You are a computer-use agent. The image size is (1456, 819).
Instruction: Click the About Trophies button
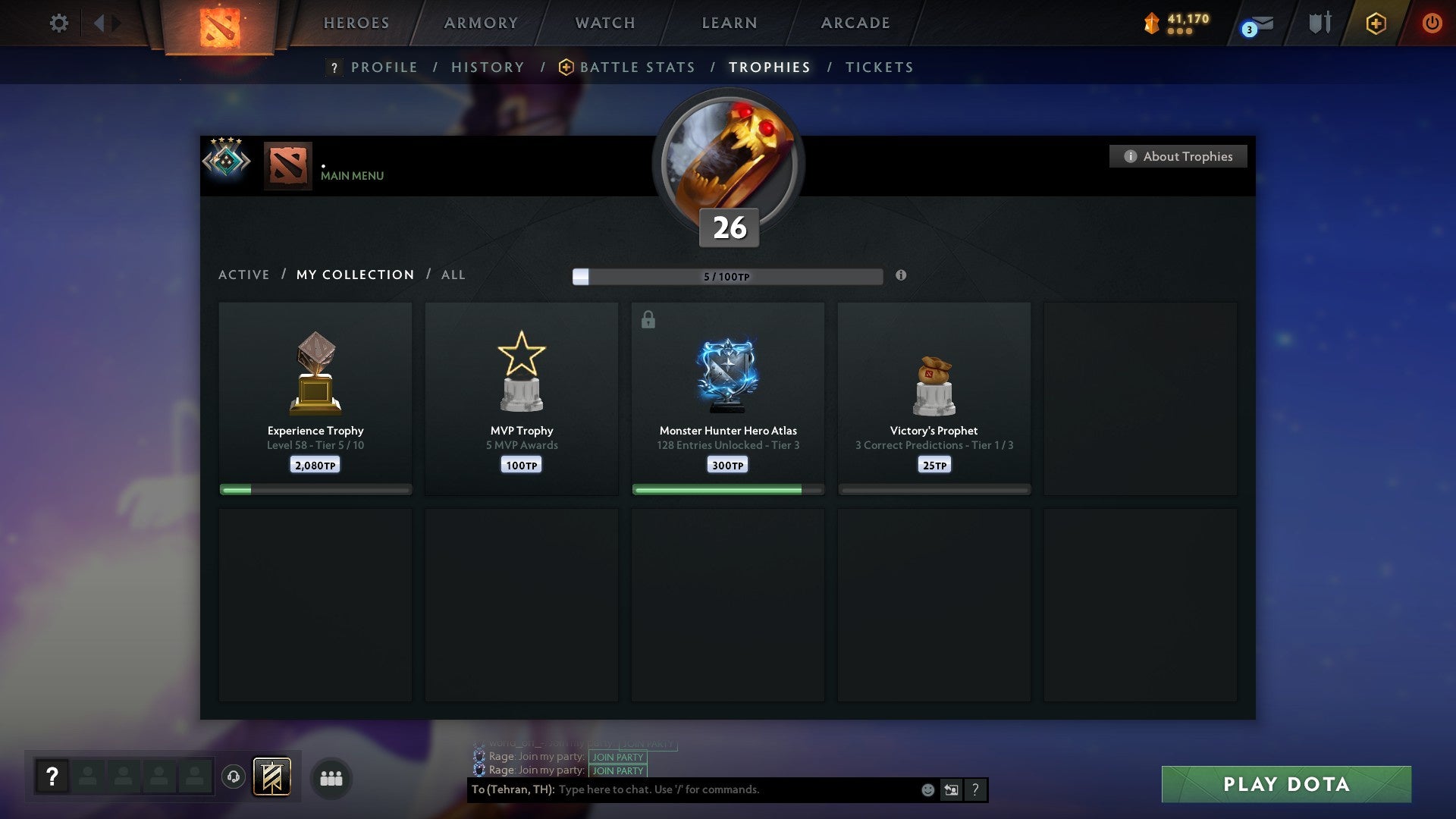tap(1178, 156)
